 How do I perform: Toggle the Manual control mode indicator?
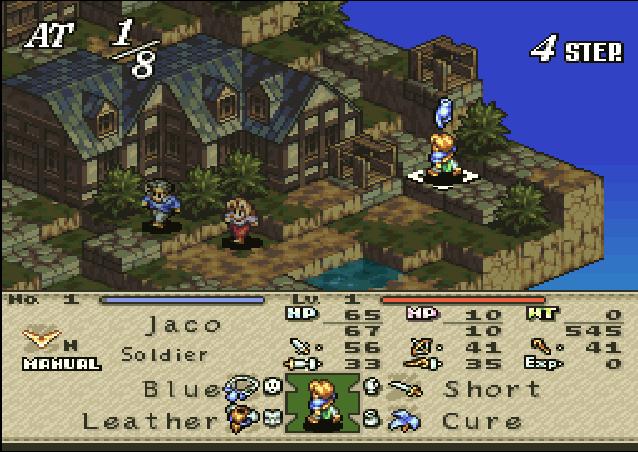62,364
